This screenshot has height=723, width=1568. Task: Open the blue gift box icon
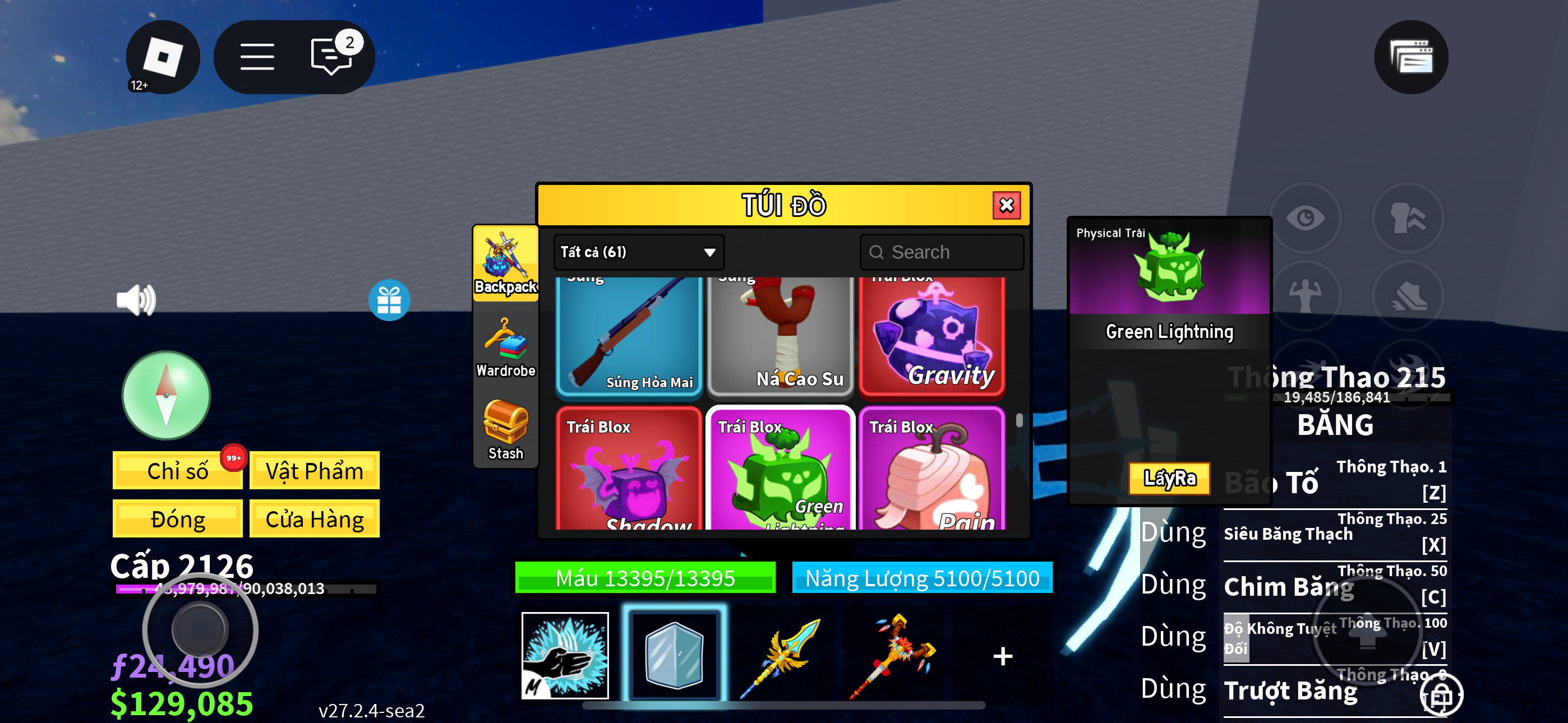[x=389, y=300]
